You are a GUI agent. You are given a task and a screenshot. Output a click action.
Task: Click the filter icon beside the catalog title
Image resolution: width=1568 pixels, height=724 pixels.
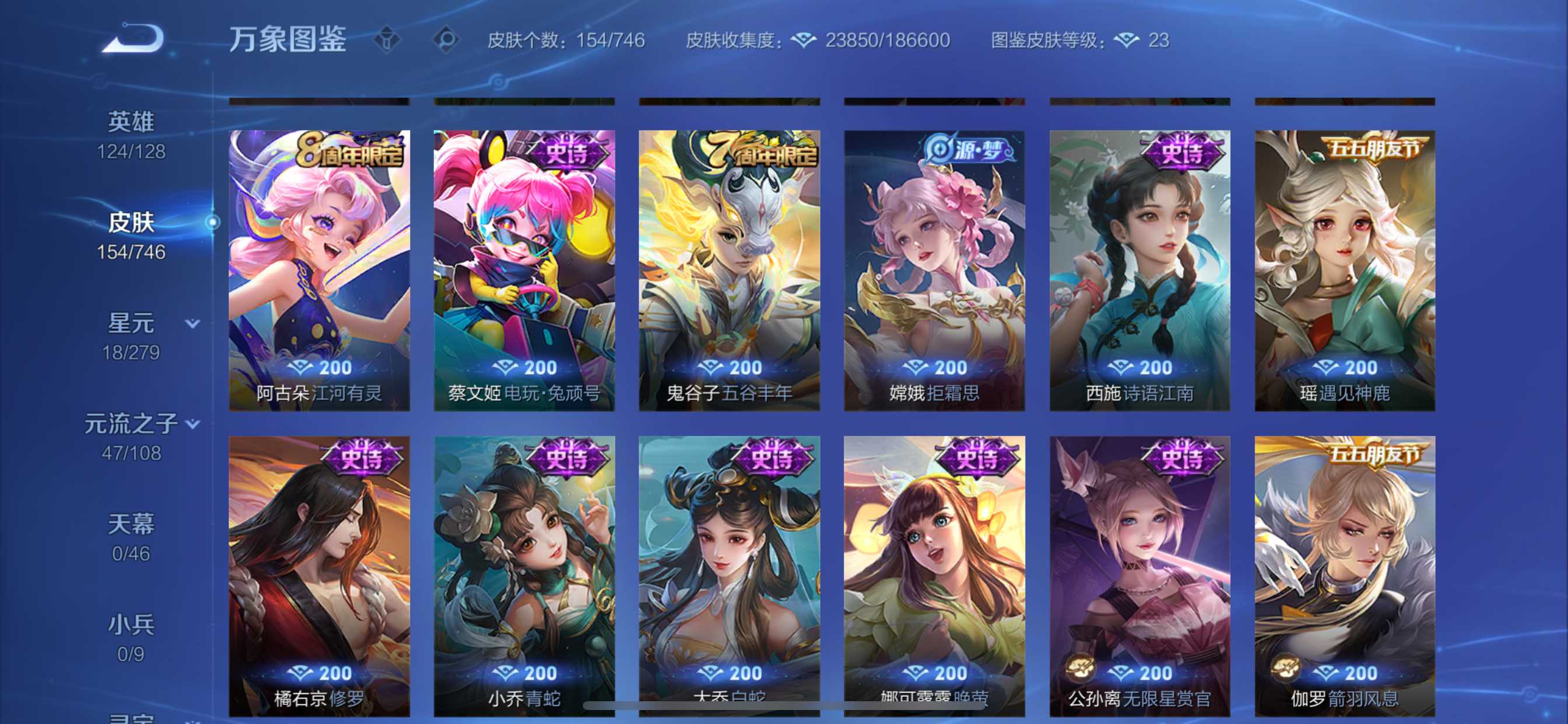point(388,38)
